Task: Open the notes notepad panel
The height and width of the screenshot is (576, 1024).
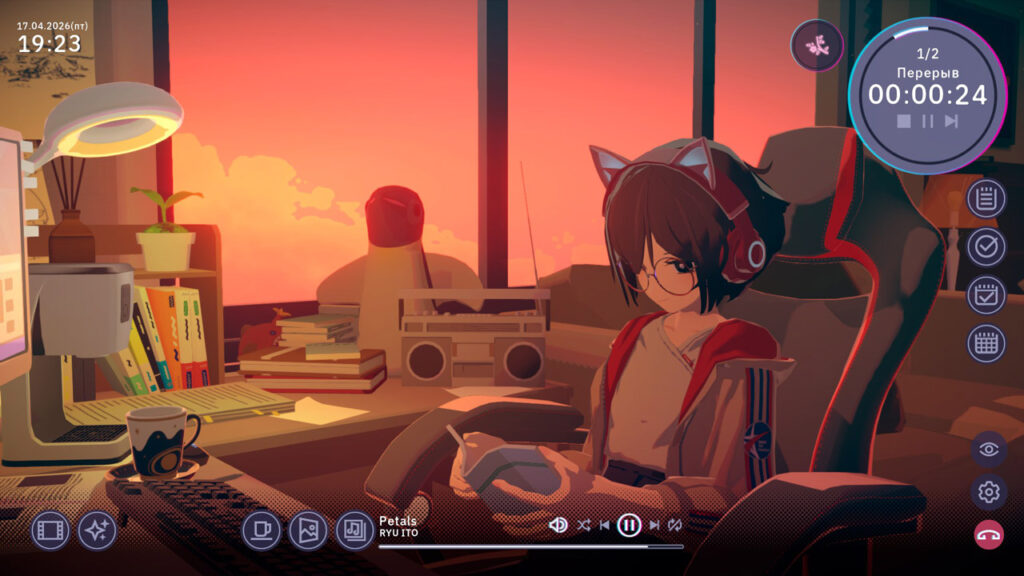Action: 986,199
